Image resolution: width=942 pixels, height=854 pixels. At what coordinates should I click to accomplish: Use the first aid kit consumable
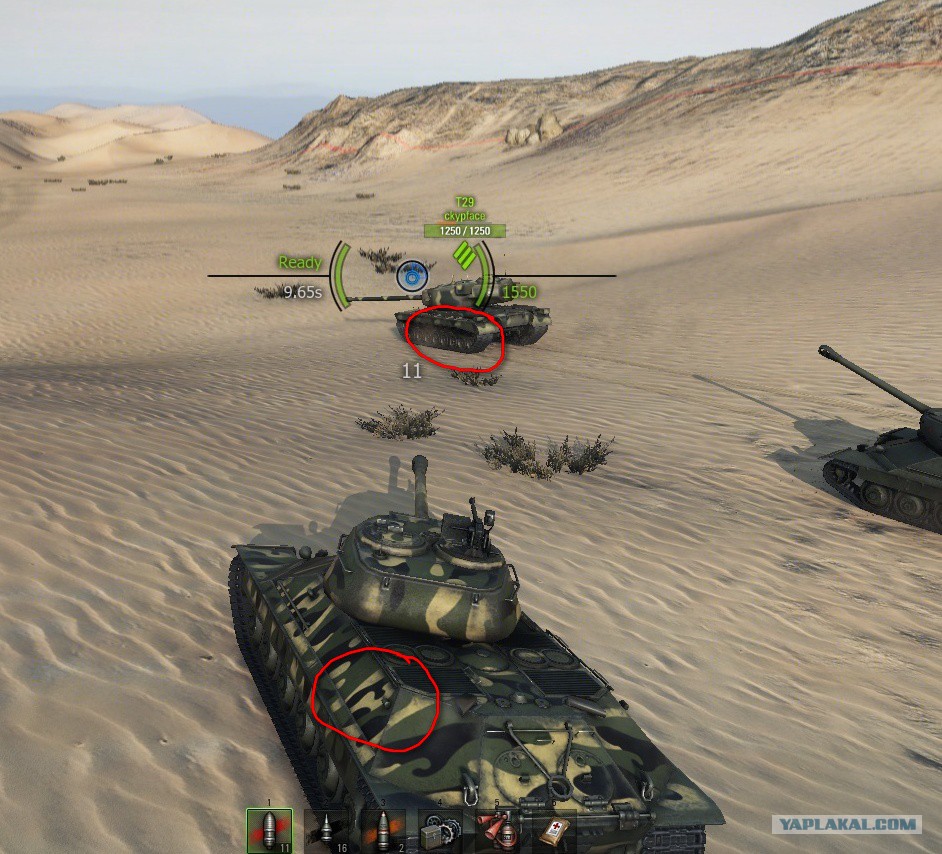[554, 830]
